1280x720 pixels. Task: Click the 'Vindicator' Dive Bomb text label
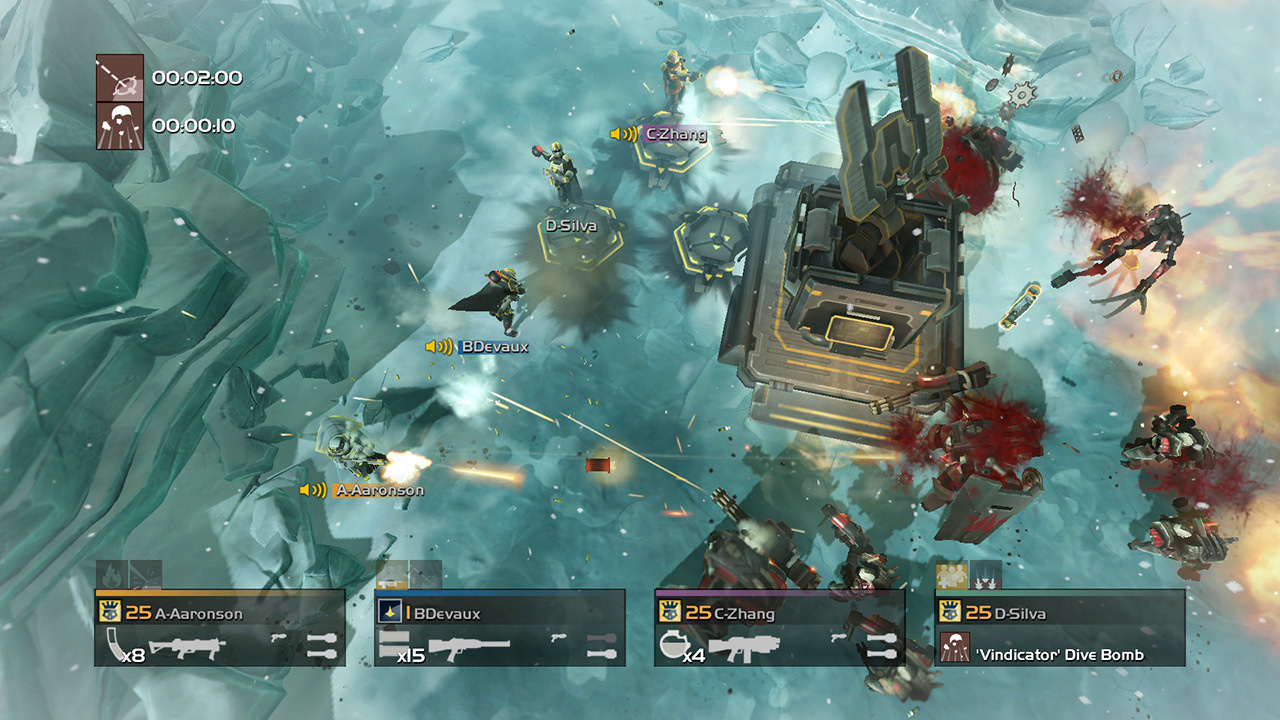(x=1058, y=653)
